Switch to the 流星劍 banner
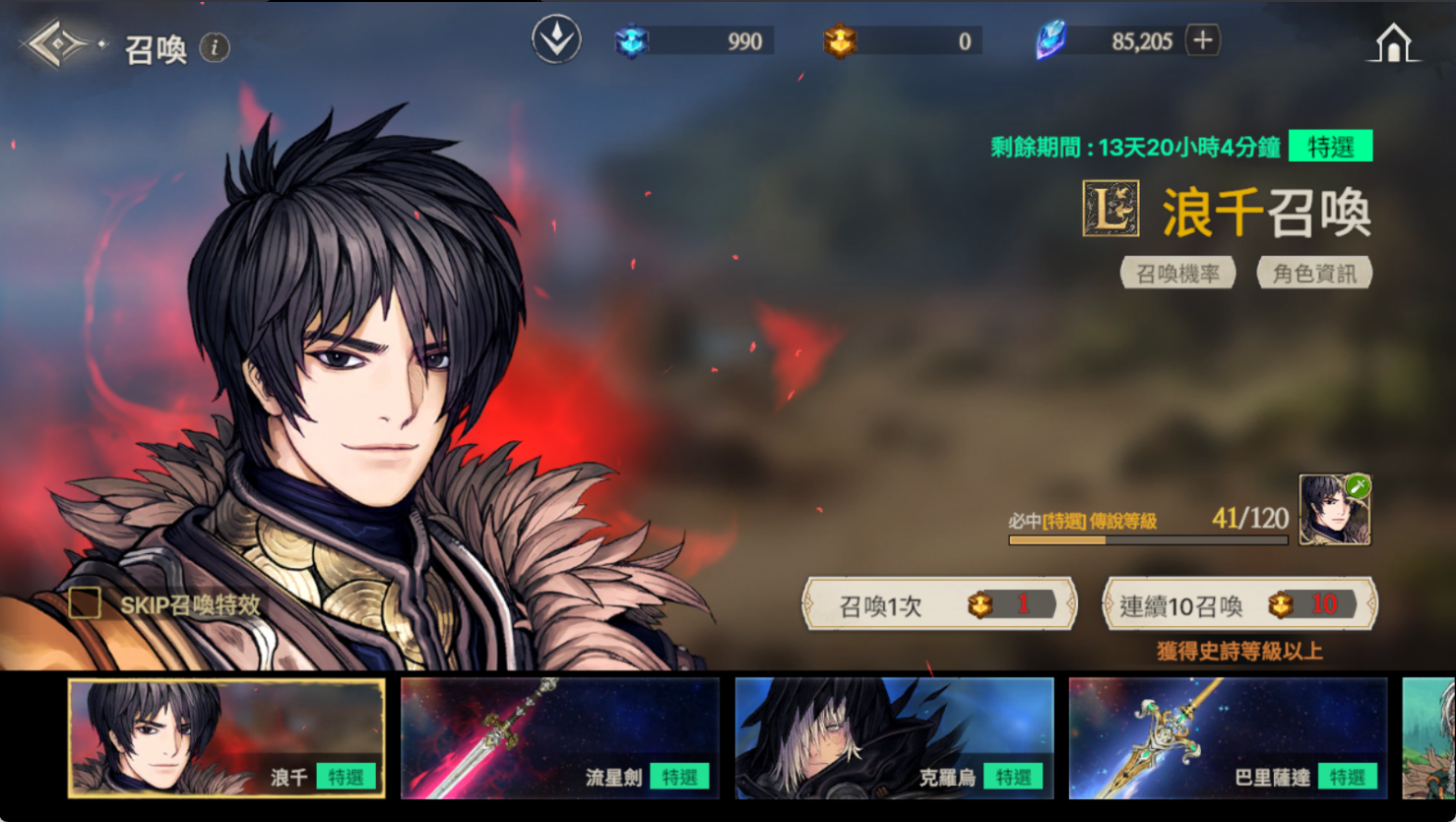The width and height of the screenshot is (1456, 822). tap(559, 738)
